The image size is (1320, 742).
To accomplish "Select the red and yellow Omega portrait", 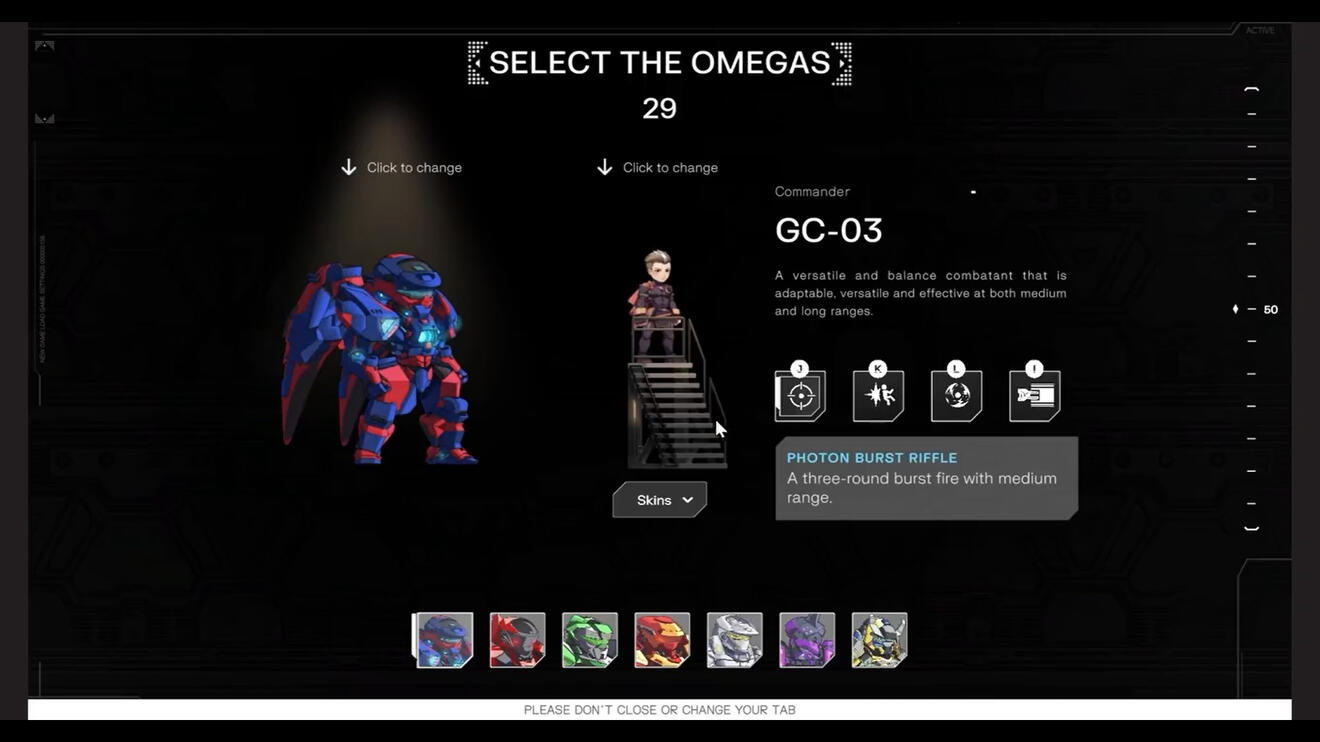I will point(662,640).
